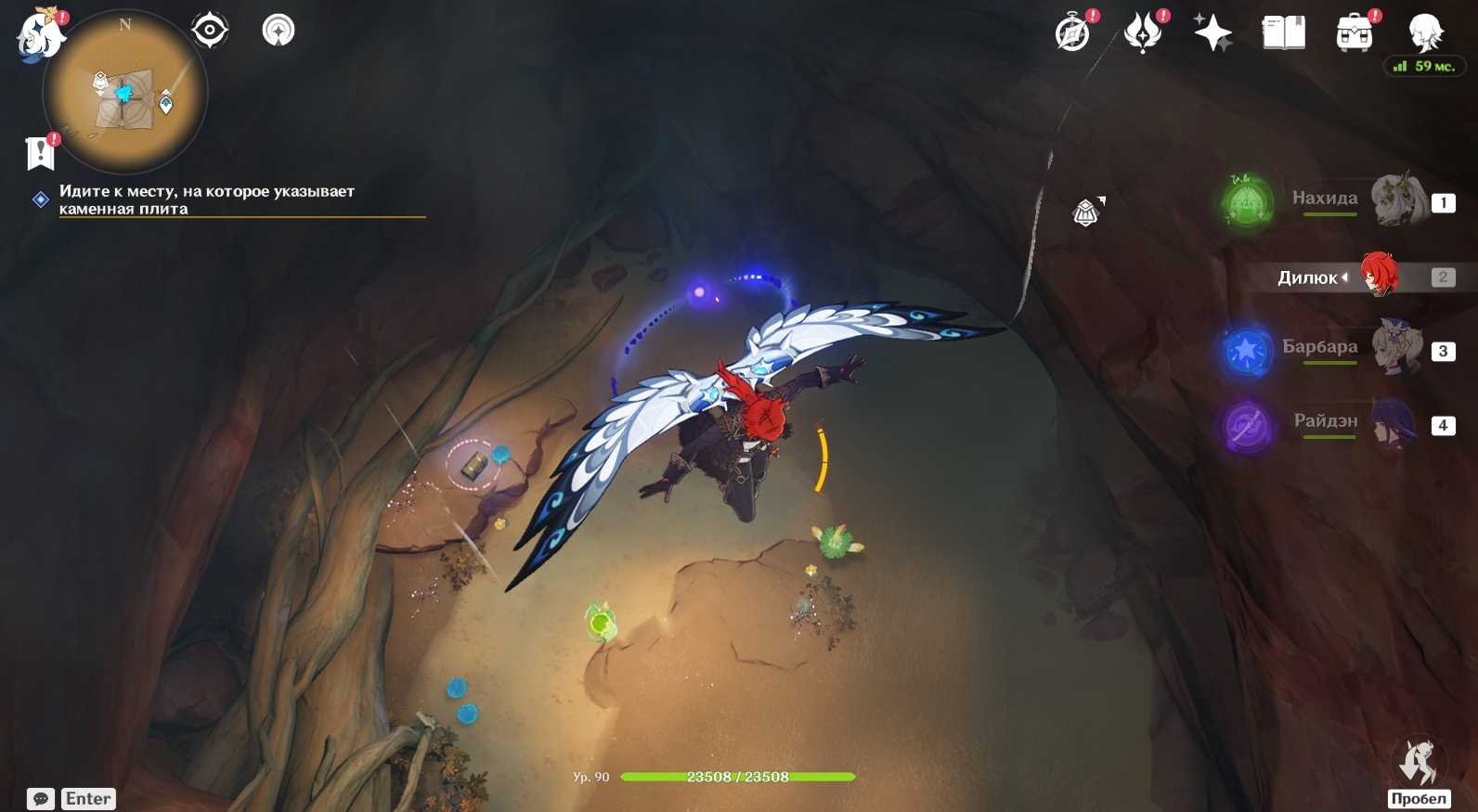Open the adventurer handbook book icon

1283,33
